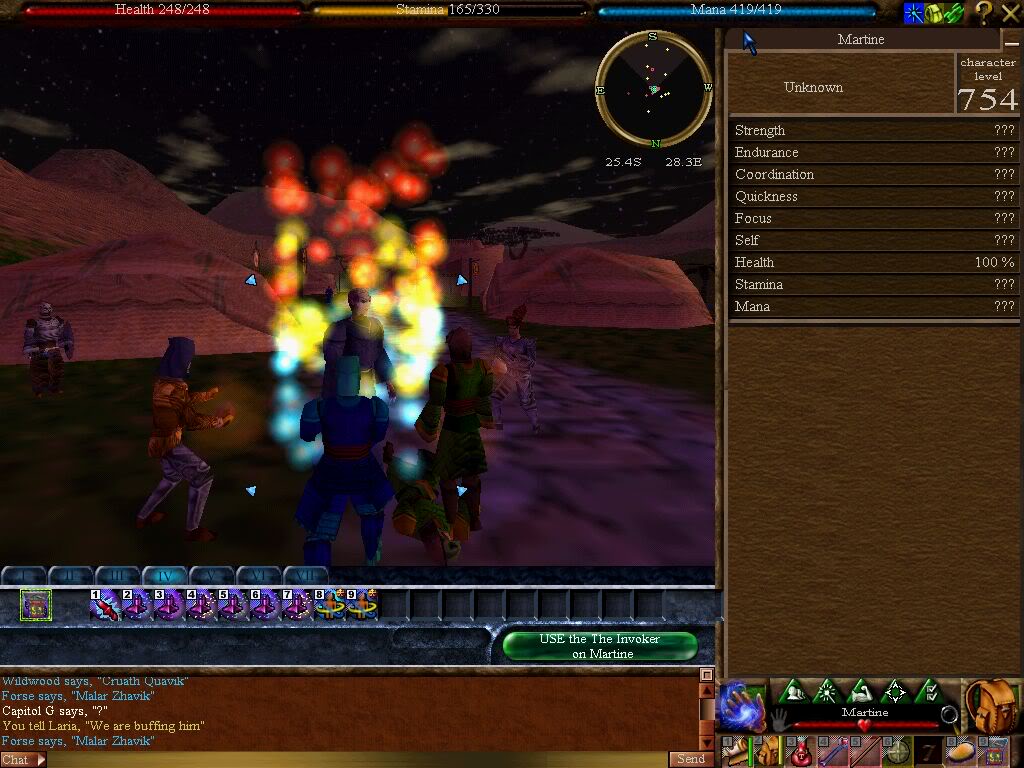Click the magnifying glass examine icon
1024x768 pixels.
(x=949, y=714)
